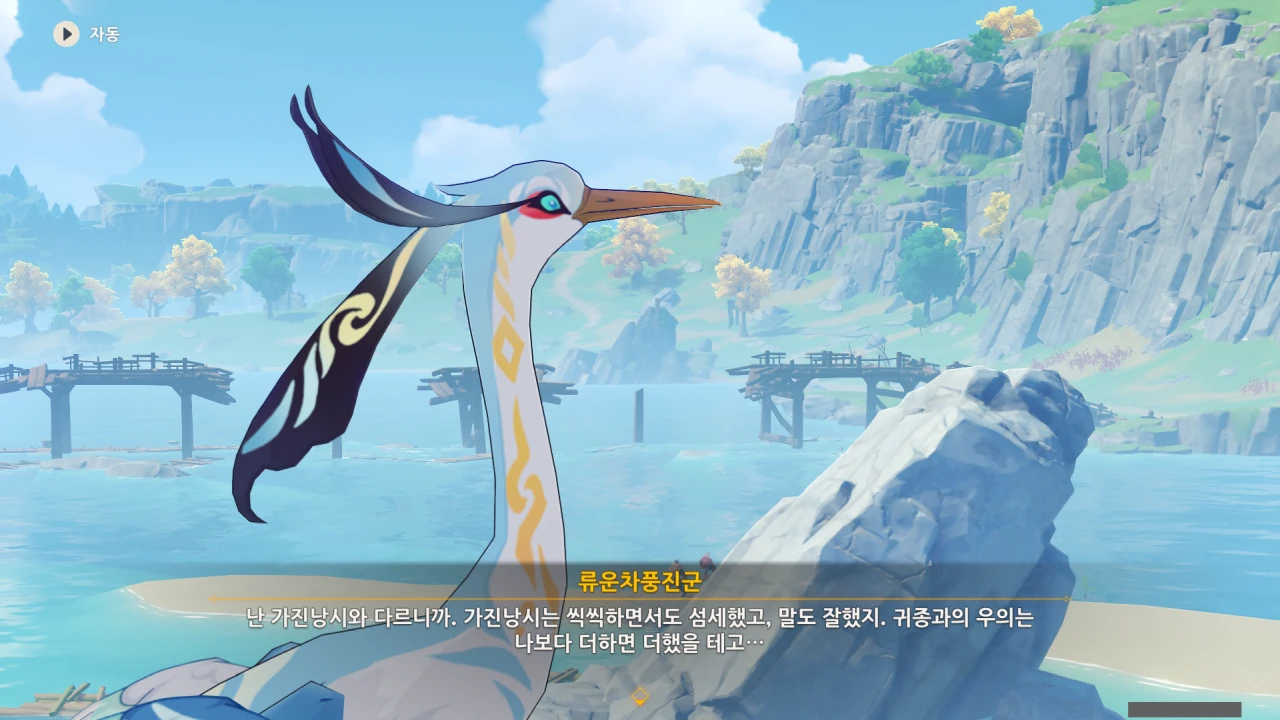The height and width of the screenshot is (720, 1280).
Task: Toggle the 자동 auto-play button
Action: pos(67,34)
